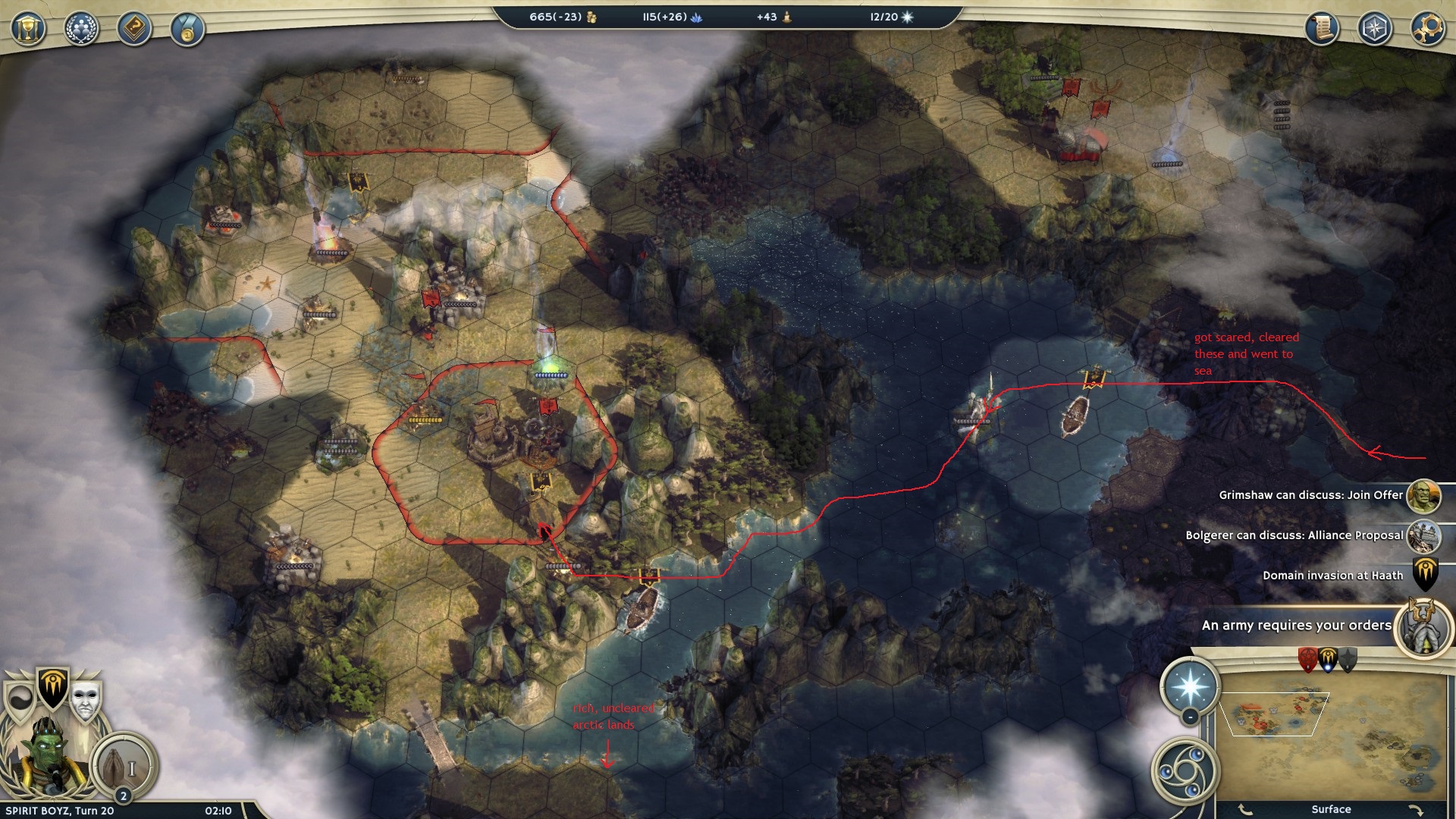Viewport: 1456px width, 819px height.
Task: Click the minimap's minus zoom button
Action: point(1190,717)
